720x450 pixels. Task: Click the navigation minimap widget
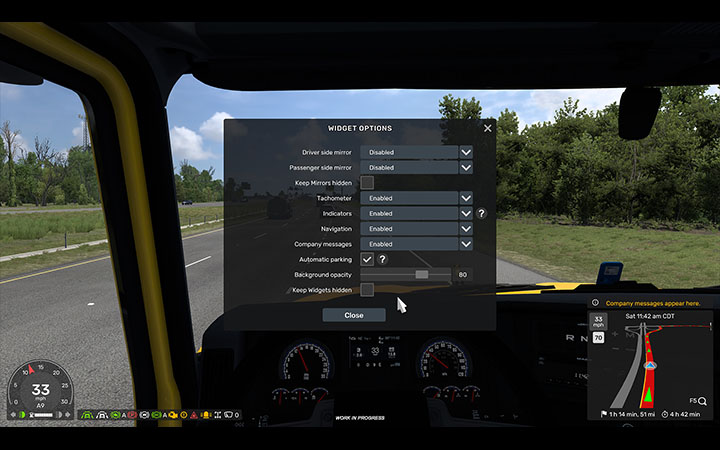[650, 362]
